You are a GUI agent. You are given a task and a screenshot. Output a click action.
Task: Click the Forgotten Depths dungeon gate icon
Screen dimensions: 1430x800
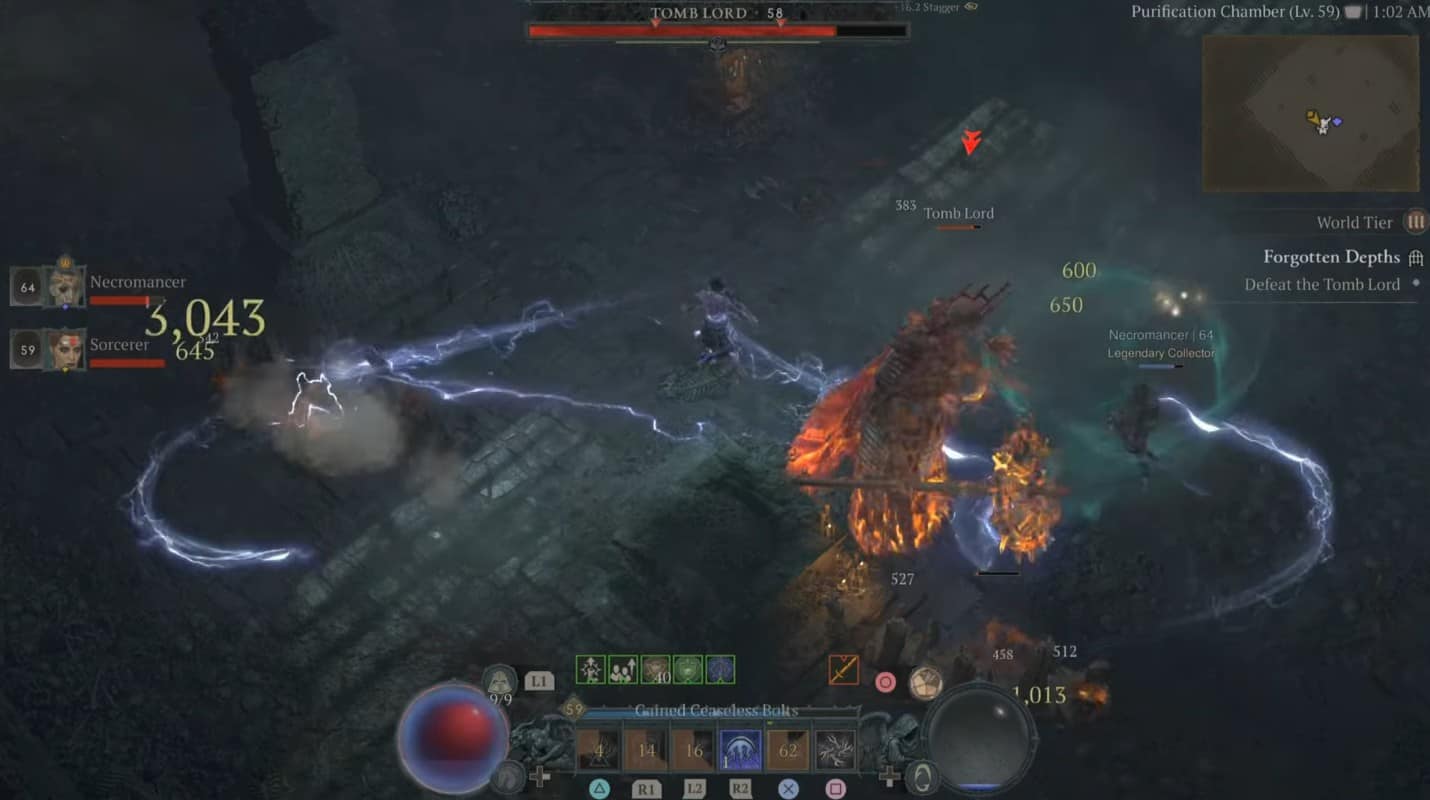coord(1416,257)
